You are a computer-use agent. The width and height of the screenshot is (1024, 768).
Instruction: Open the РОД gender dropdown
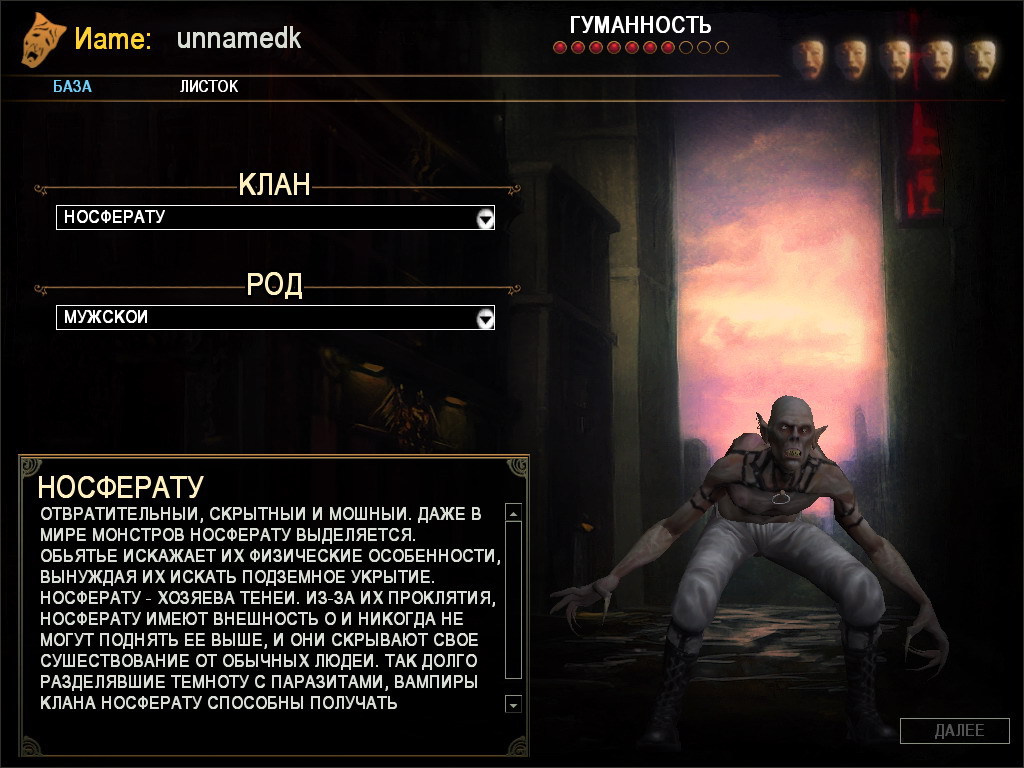[485, 318]
